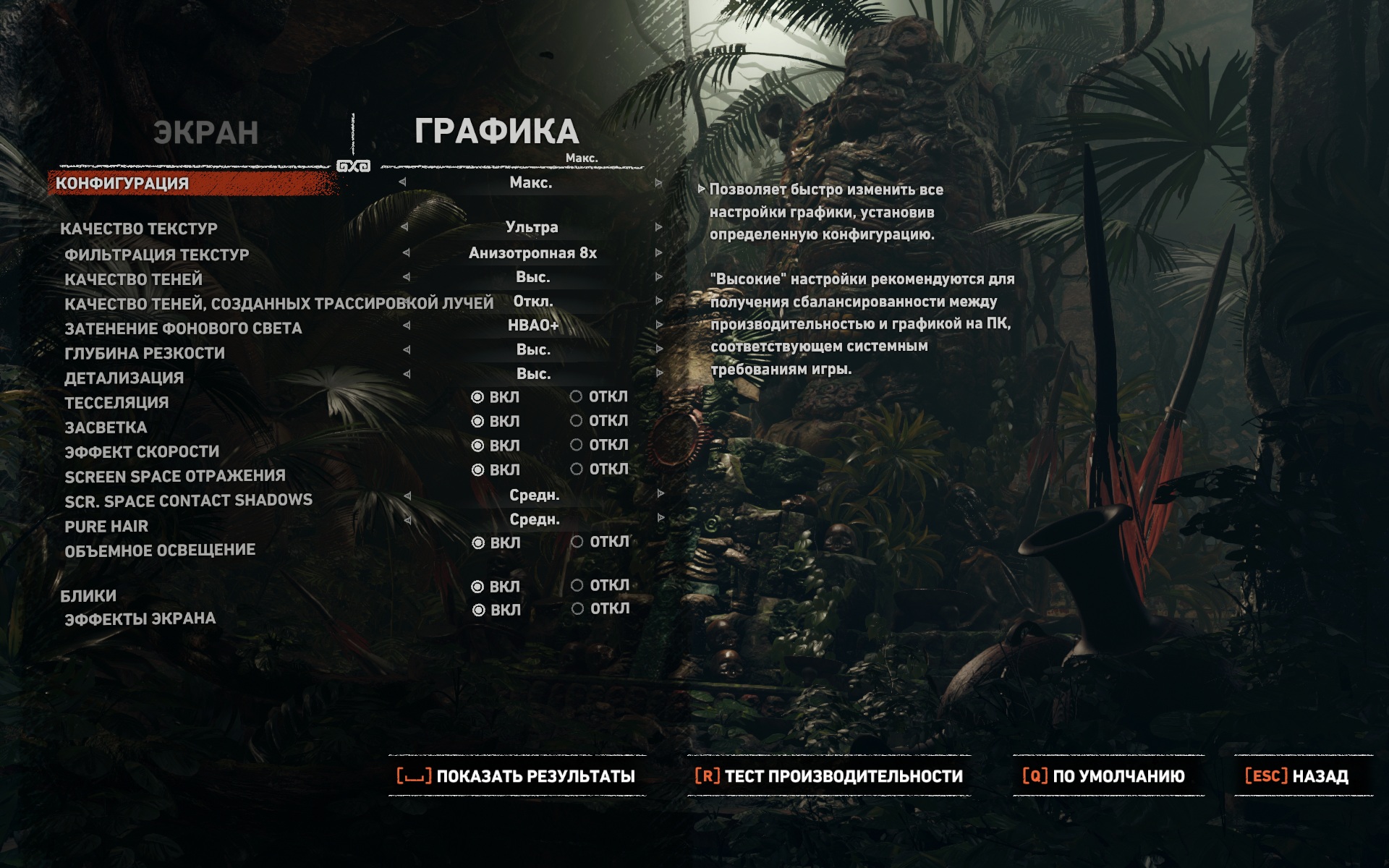Reset settings with По умолчанию
The height and width of the screenshot is (868, 1389).
1104,776
